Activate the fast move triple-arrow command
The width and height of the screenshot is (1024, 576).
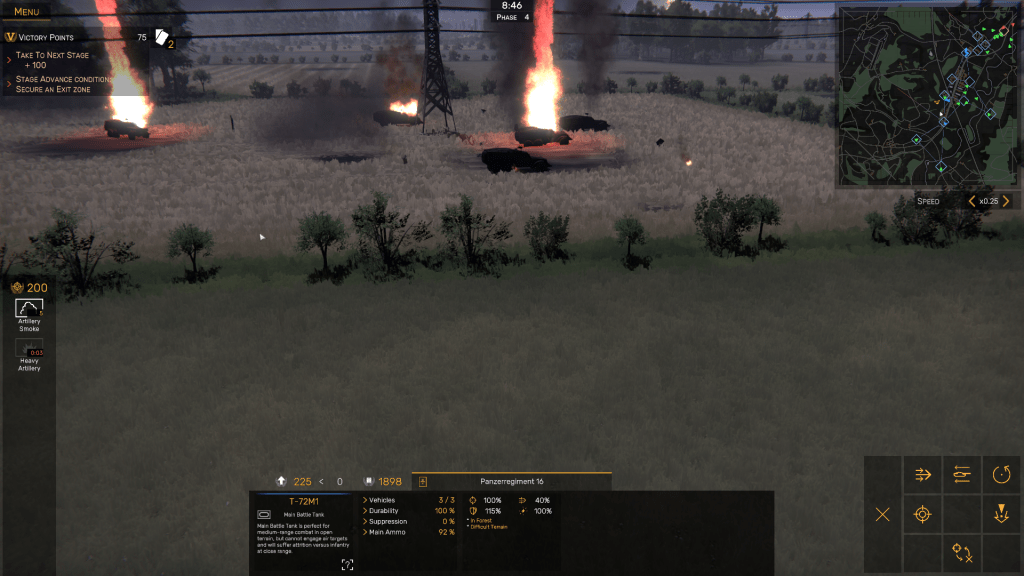(922, 475)
